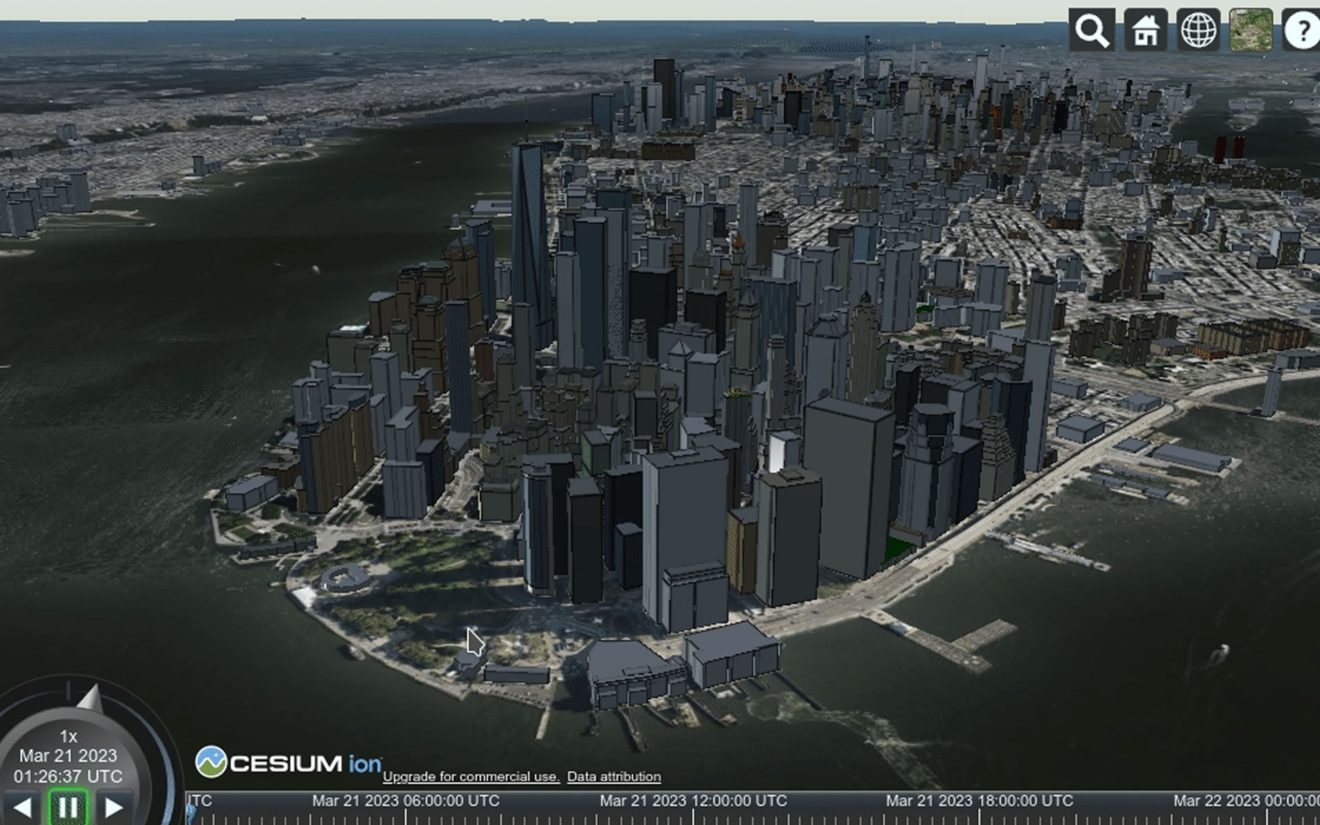Advance animation with the forward play arrow

[113, 805]
